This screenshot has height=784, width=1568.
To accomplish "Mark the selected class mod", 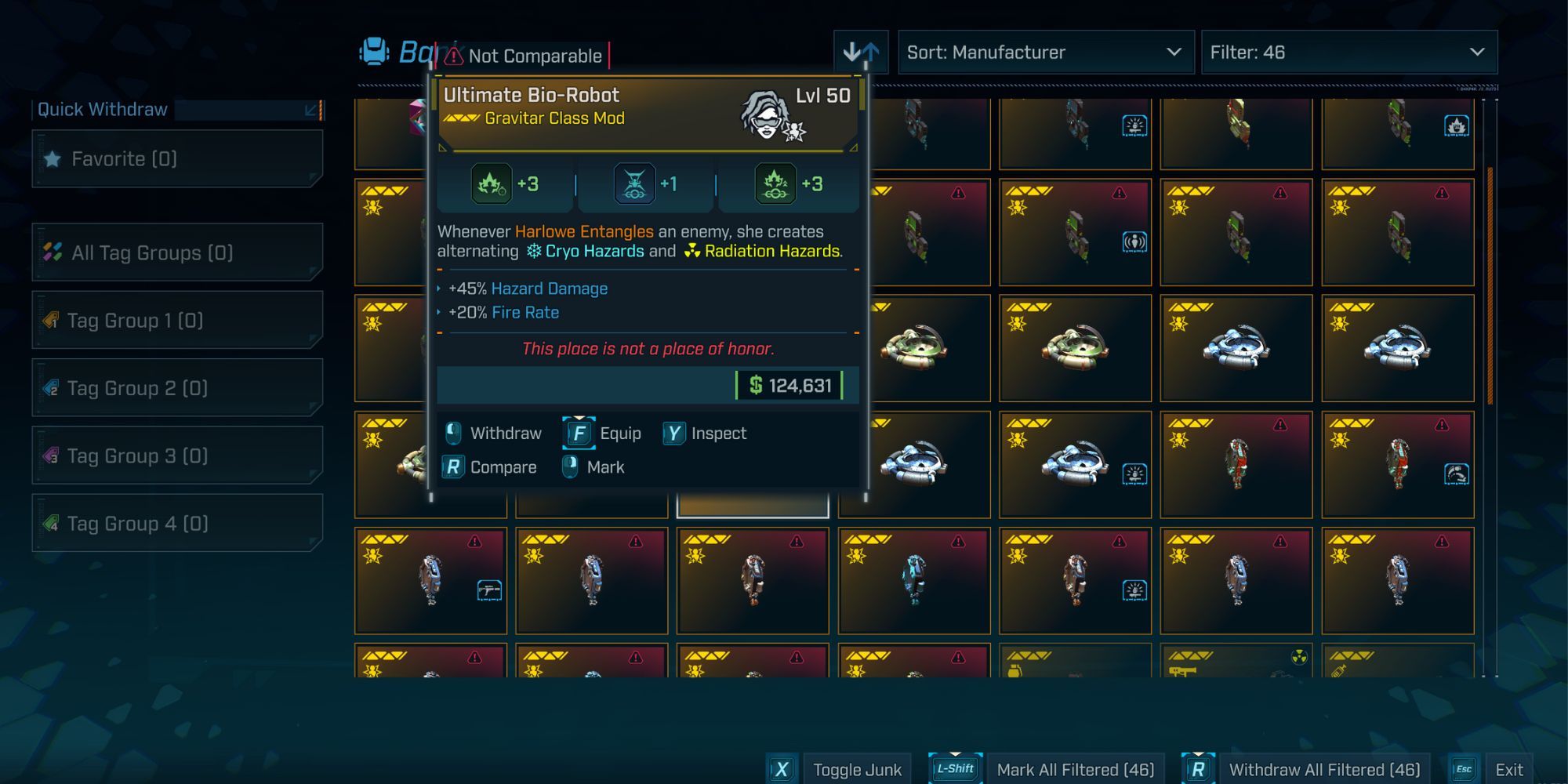I will click(x=594, y=467).
